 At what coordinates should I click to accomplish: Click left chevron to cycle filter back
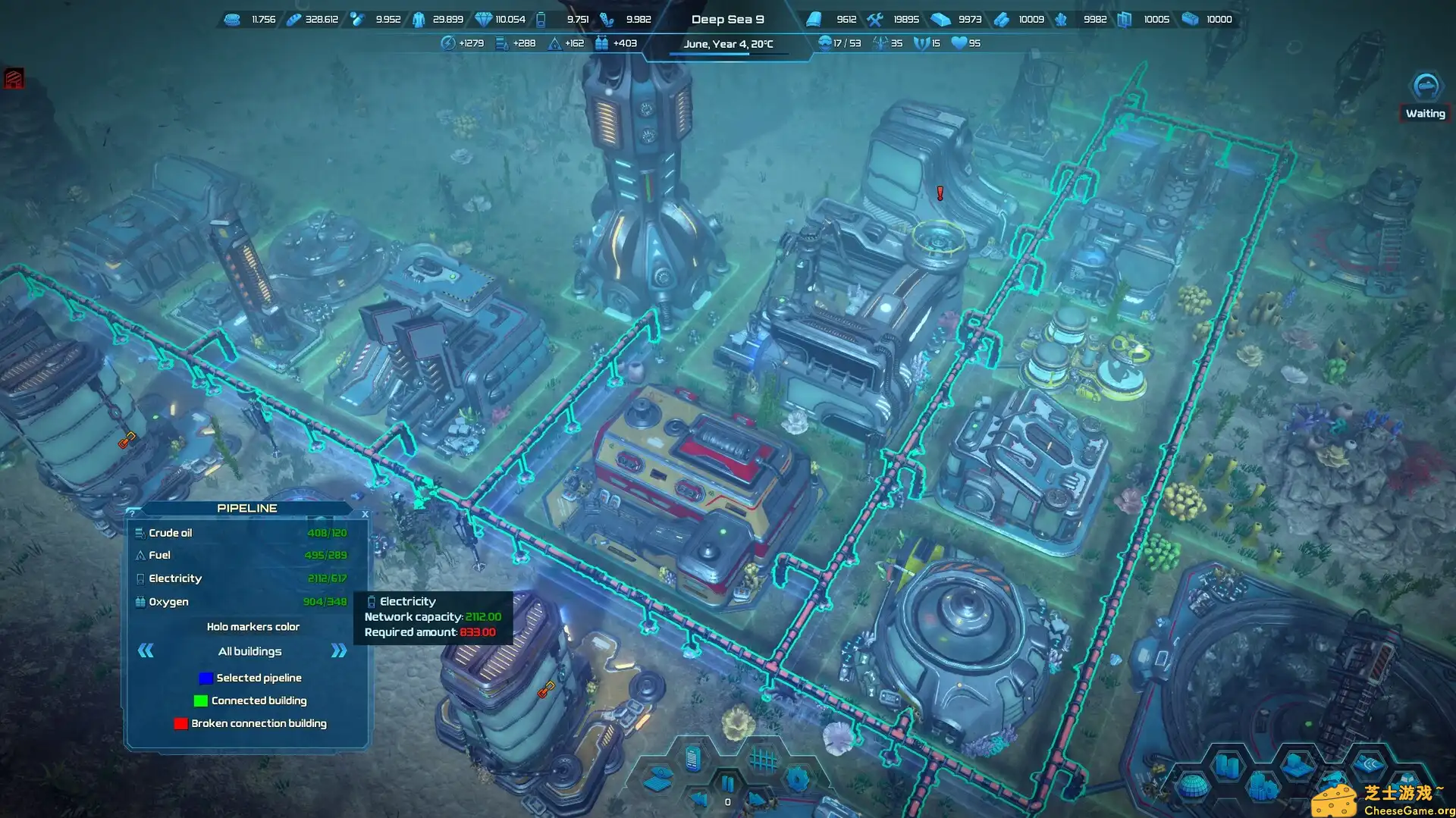coord(146,650)
